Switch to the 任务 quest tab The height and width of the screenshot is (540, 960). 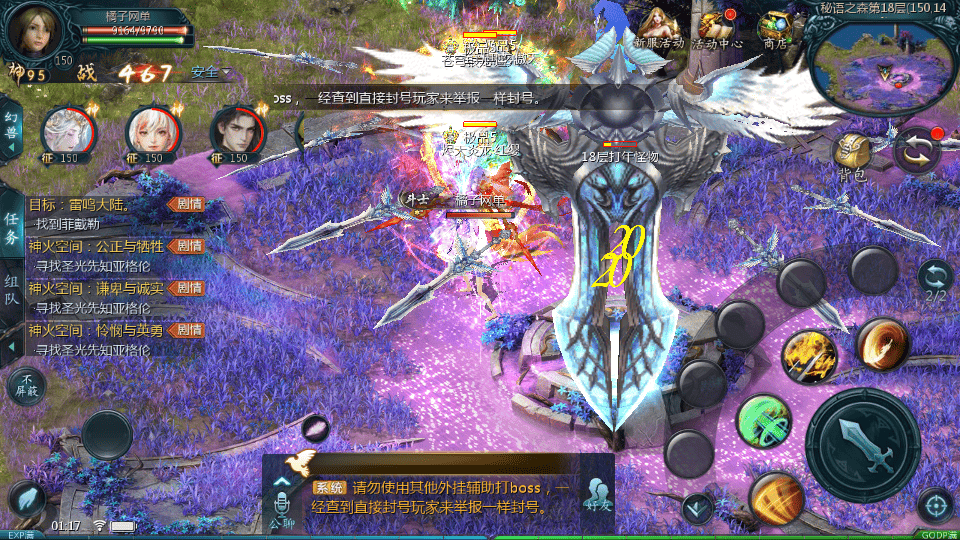(x=11, y=229)
